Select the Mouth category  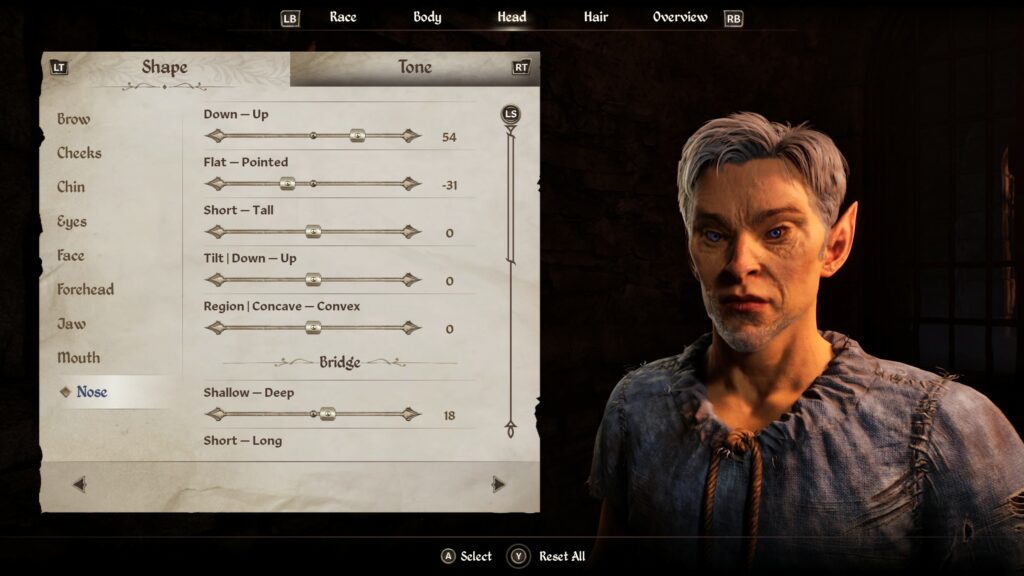79,358
